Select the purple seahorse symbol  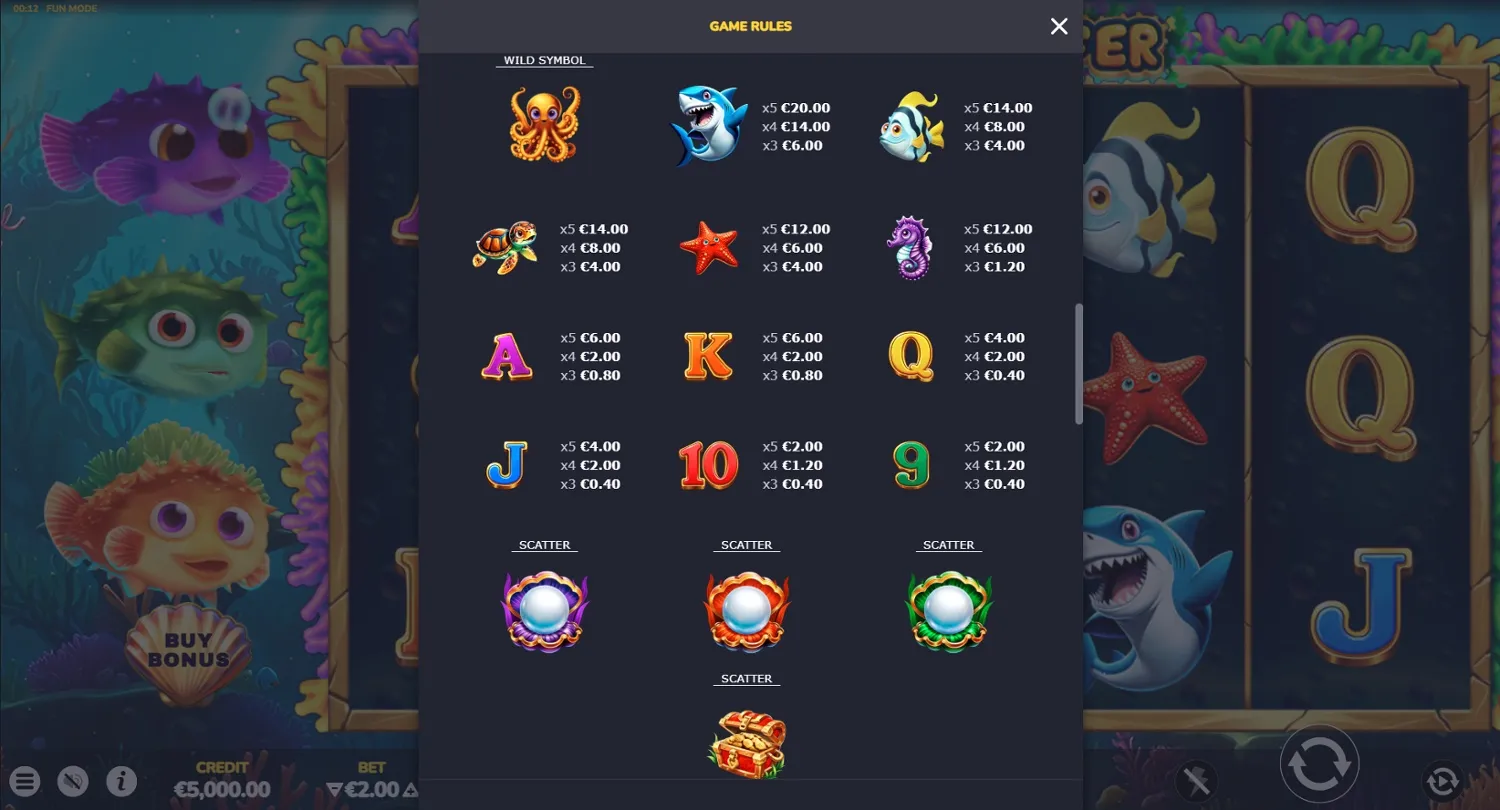click(910, 247)
